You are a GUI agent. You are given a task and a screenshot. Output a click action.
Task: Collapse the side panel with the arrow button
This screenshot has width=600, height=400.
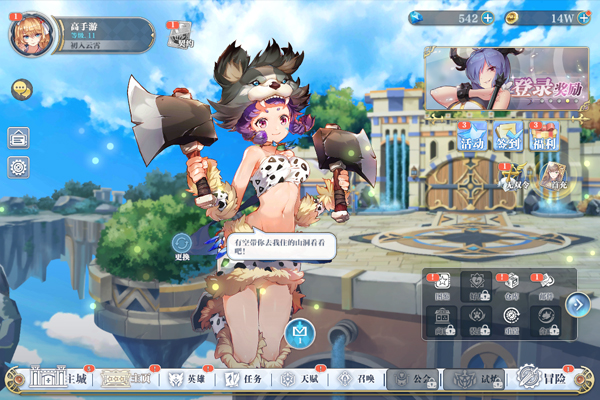(576, 303)
